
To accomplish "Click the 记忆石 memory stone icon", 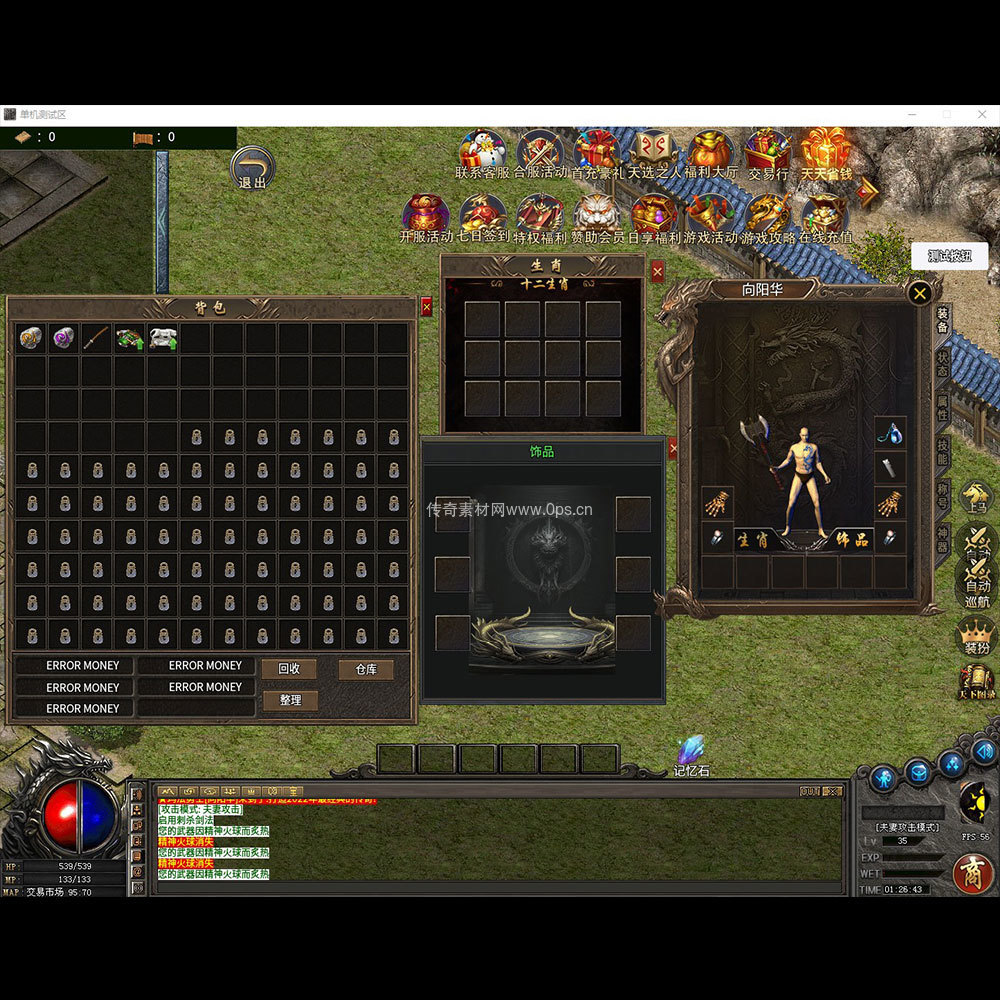I will pyautogui.click(x=690, y=755).
